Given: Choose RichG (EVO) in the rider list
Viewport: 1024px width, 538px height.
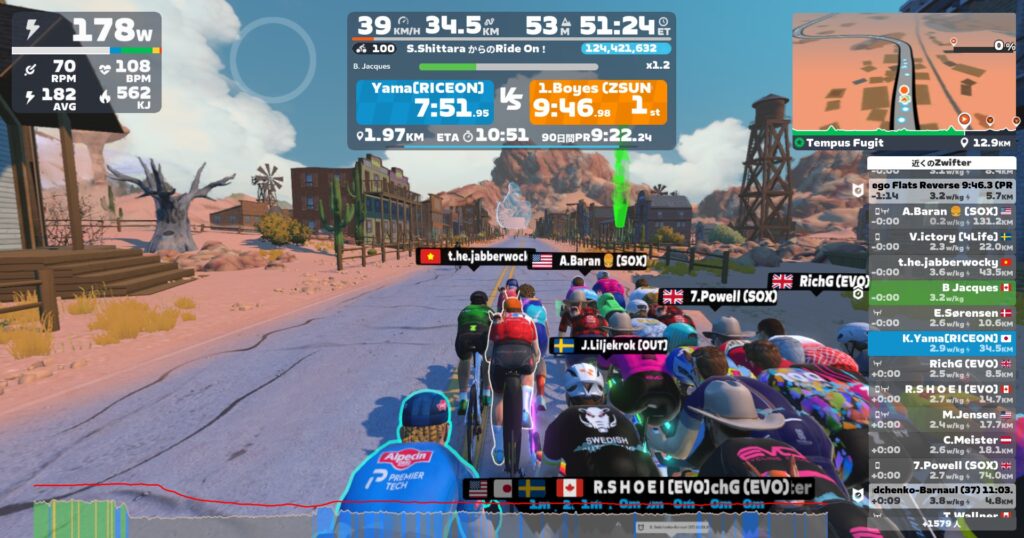Looking at the screenshot, I should point(941,368).
